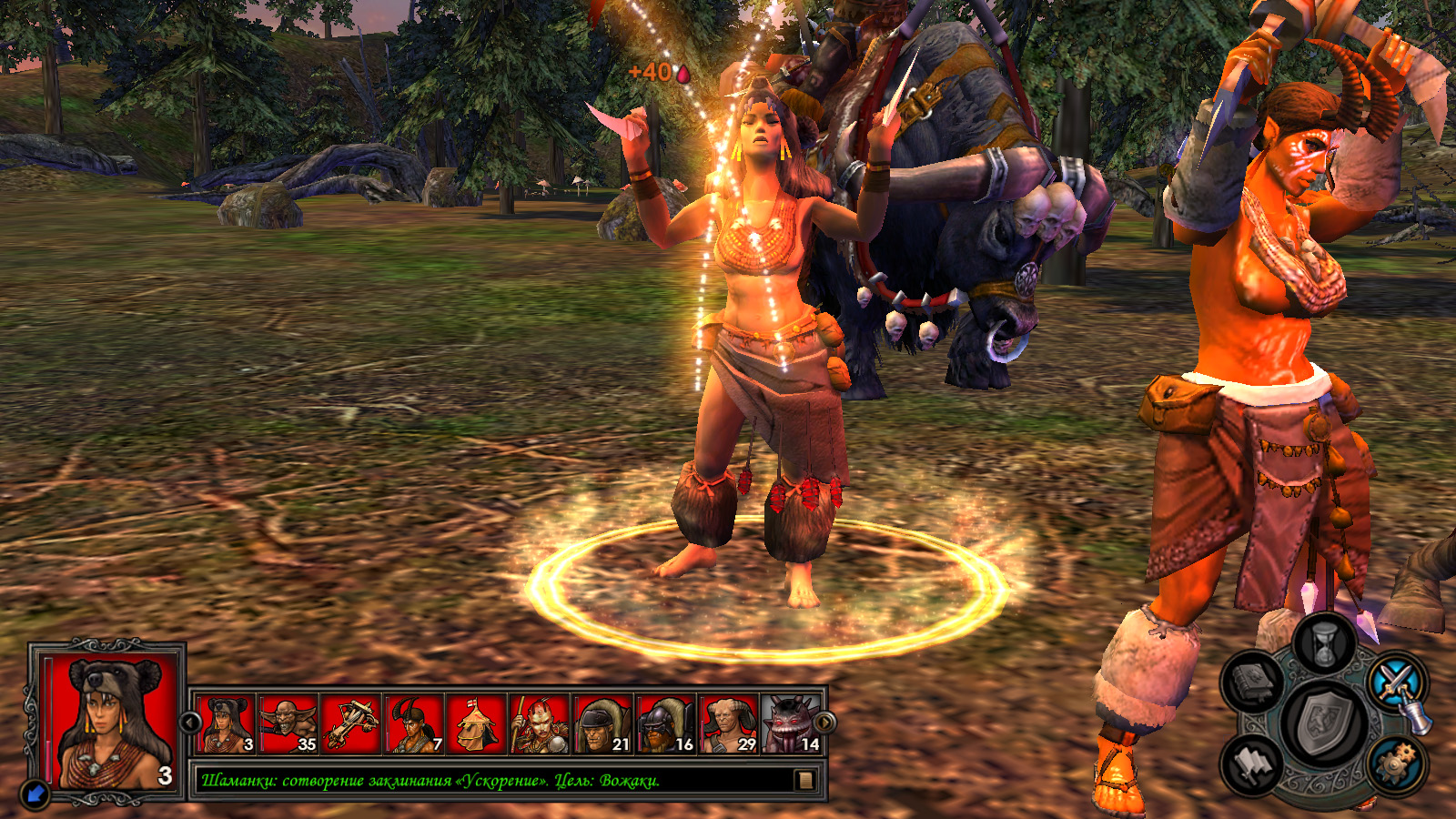This screenshot has height=819, width=1456.
Task: Click the blue arrow button on portrait
Action: [x=35, y=794]
